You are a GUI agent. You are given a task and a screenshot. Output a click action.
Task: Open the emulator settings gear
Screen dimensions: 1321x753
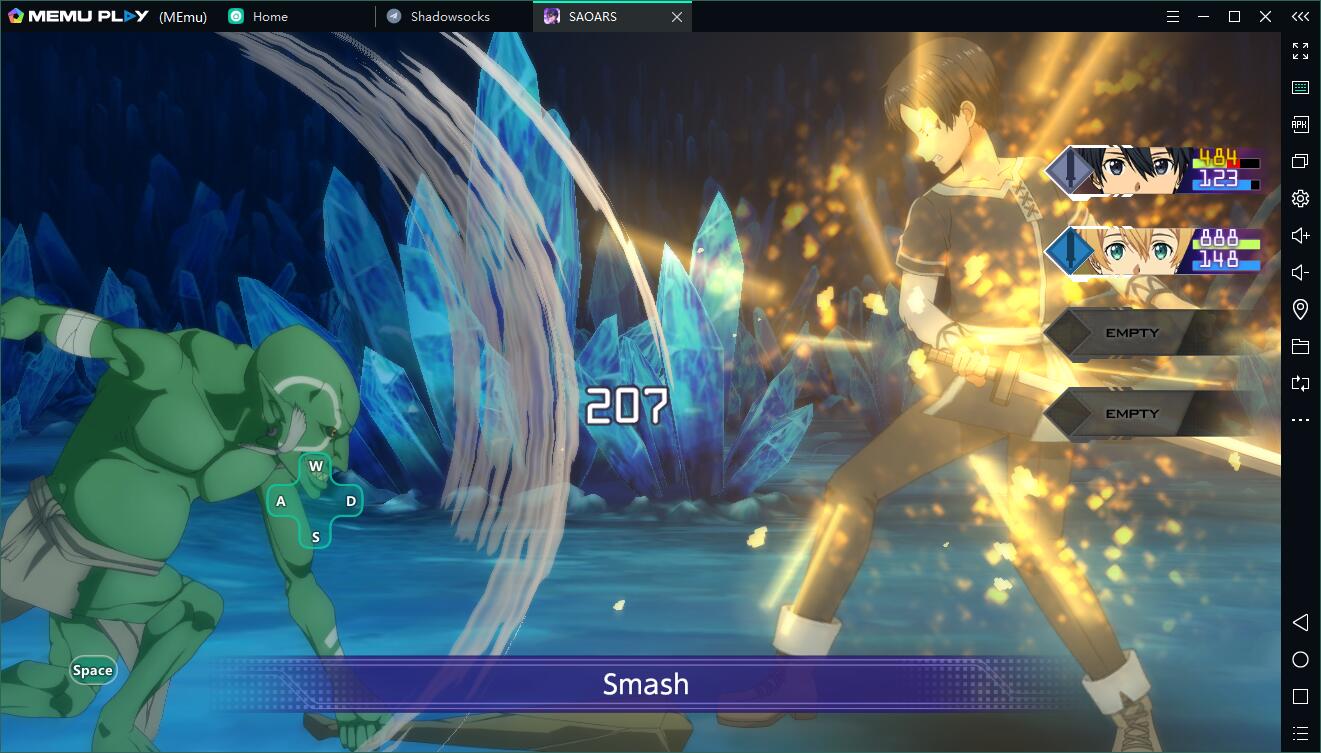tap(1300, 198)
